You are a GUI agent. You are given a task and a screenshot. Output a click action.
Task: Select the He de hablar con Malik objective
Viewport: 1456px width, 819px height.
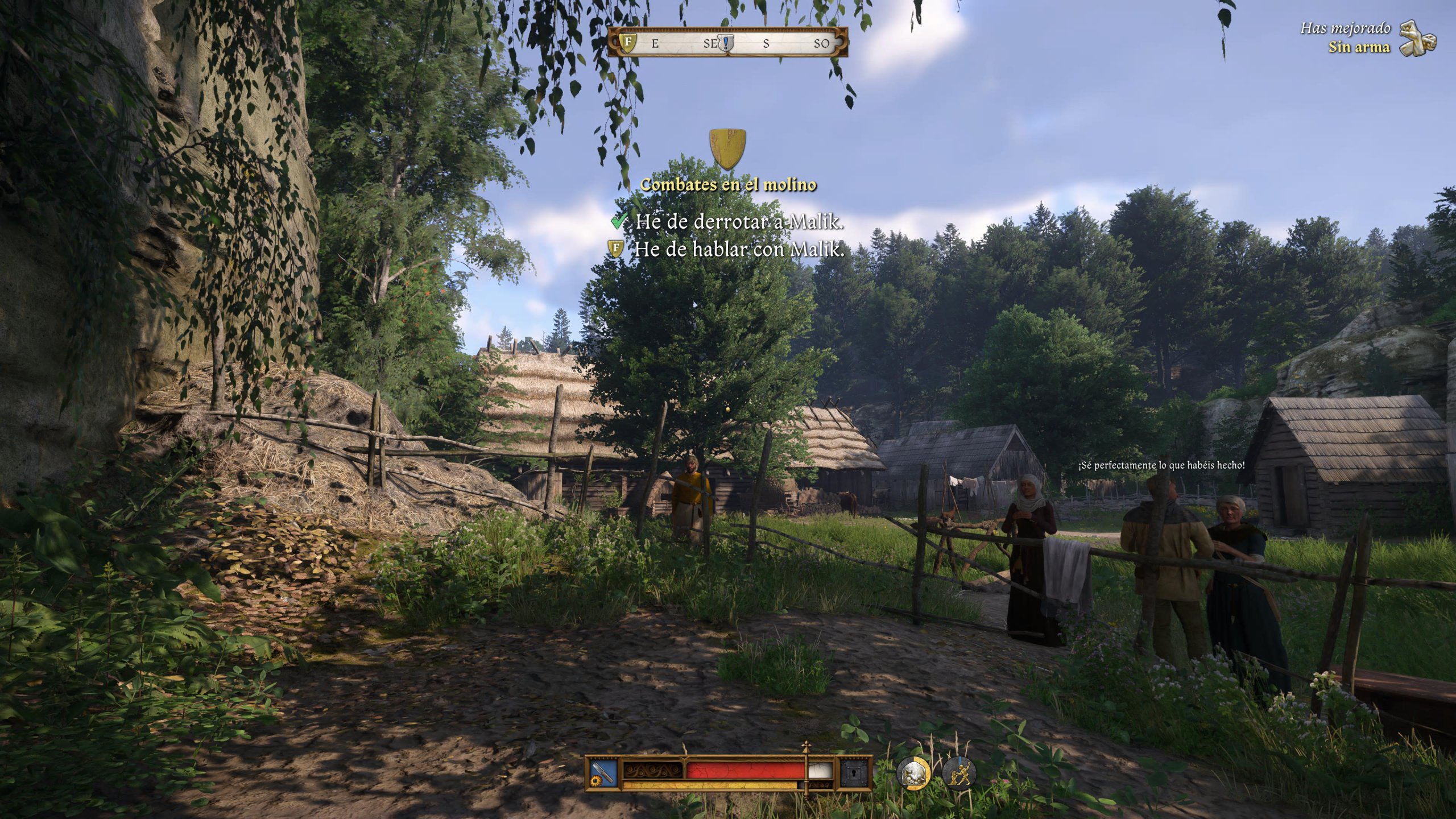click(x=739, y=249)
